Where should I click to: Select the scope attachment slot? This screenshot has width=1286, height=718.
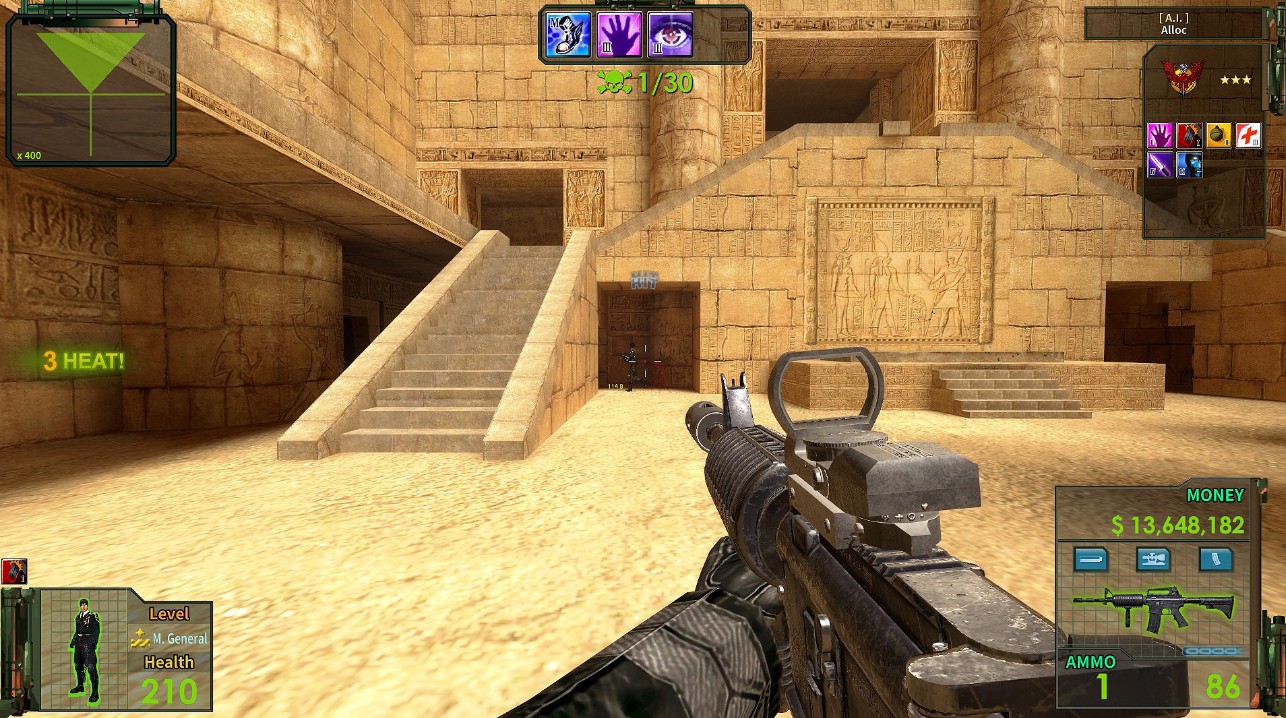coord(1153,559)
